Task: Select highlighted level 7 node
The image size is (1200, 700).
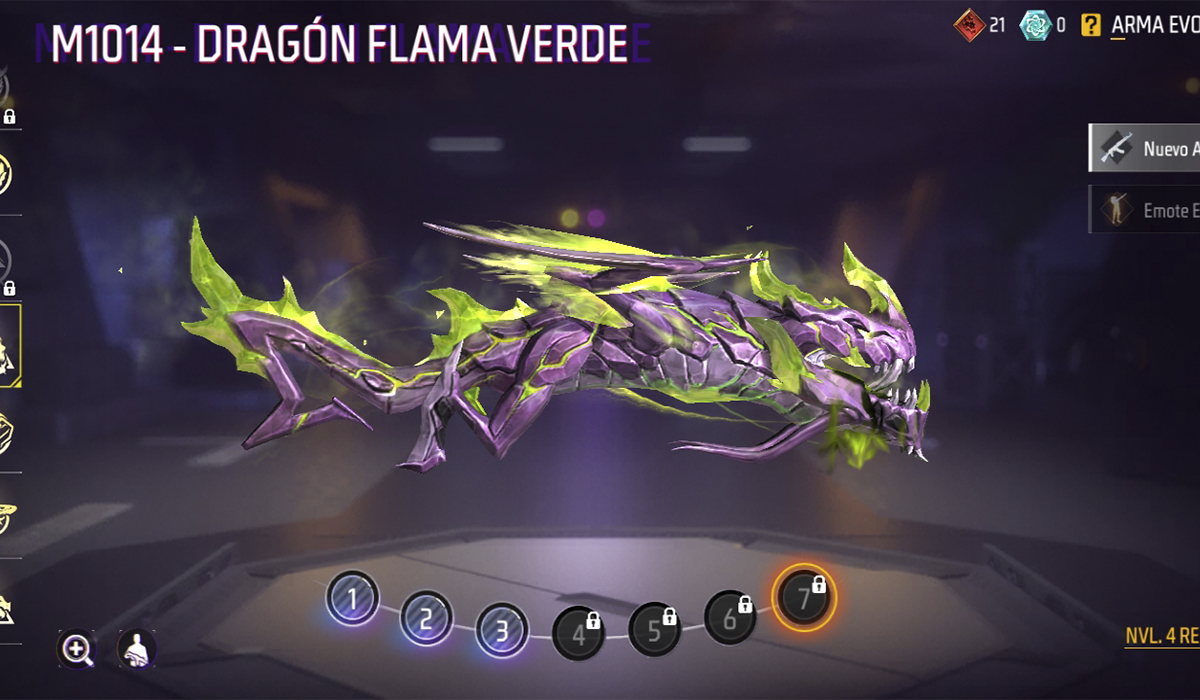Action: click(805, 597)
